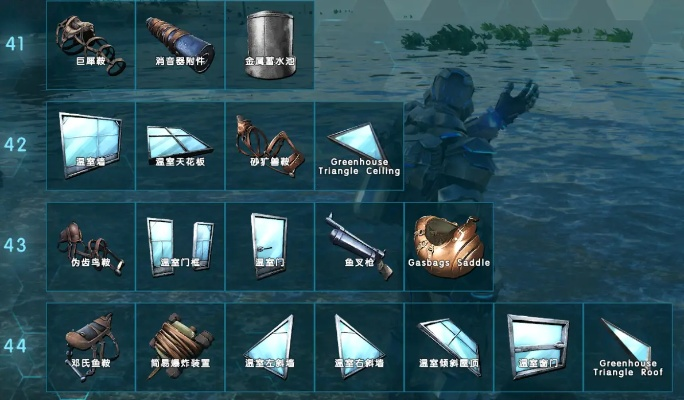The width and height of the screenshot is (684, 400).
Task: Select the Greenhouse Triangle Ceiling engram
Action: [359, 144]
